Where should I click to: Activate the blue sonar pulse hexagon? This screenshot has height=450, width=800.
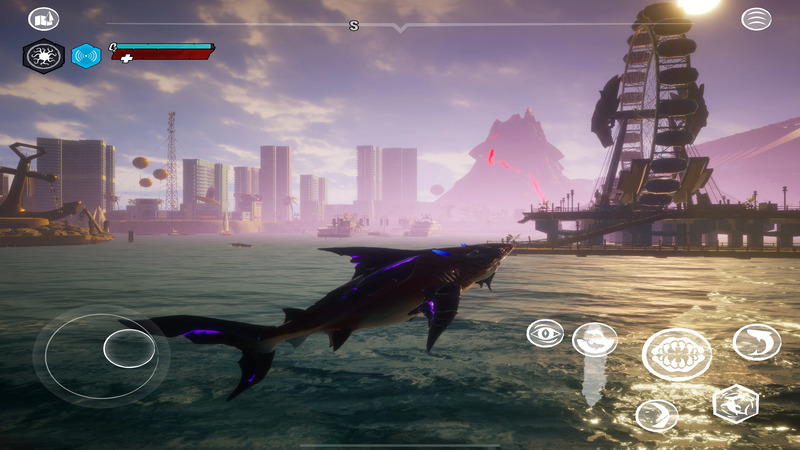86,56
